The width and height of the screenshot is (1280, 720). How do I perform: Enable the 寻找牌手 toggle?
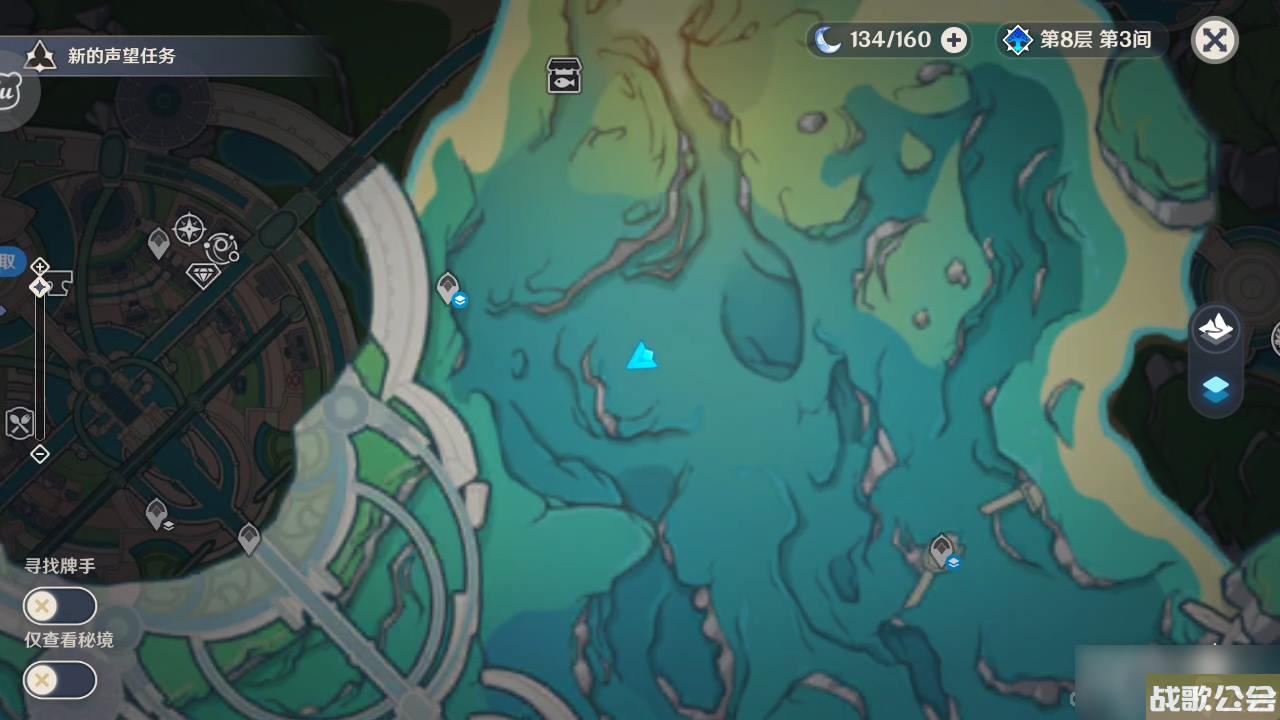point(60,606)
